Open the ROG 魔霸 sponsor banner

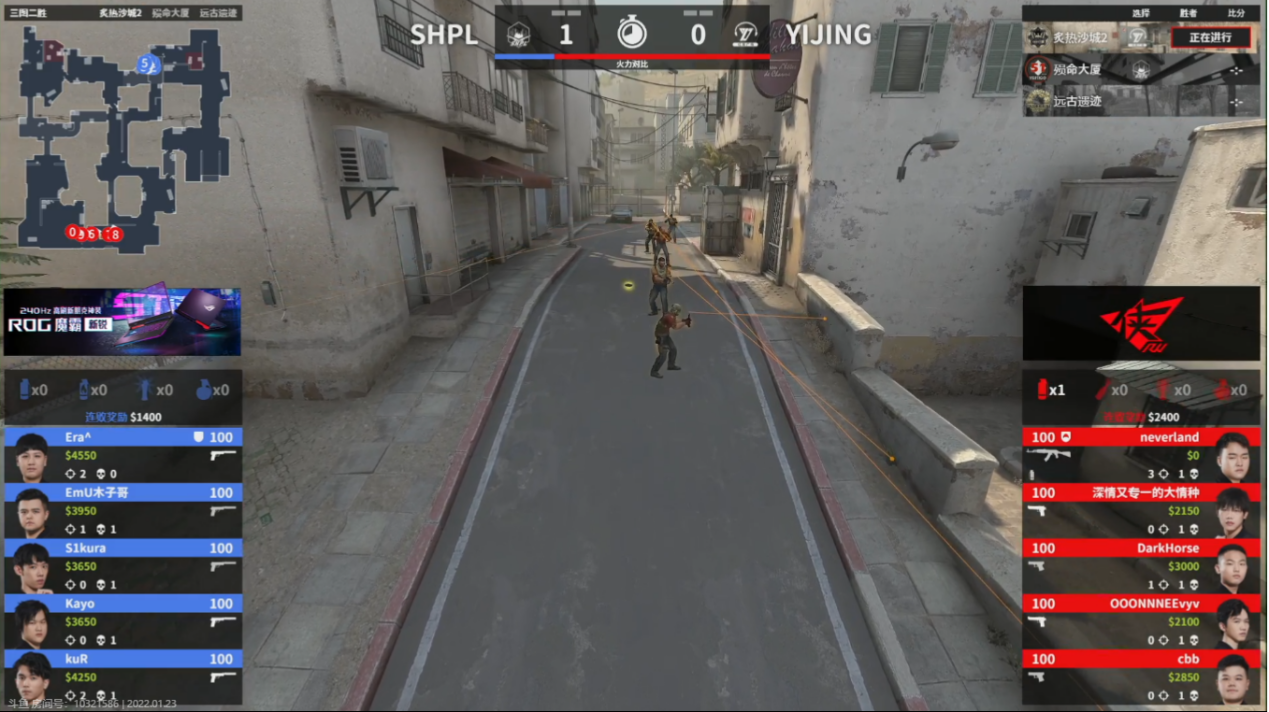coord(122,322)
